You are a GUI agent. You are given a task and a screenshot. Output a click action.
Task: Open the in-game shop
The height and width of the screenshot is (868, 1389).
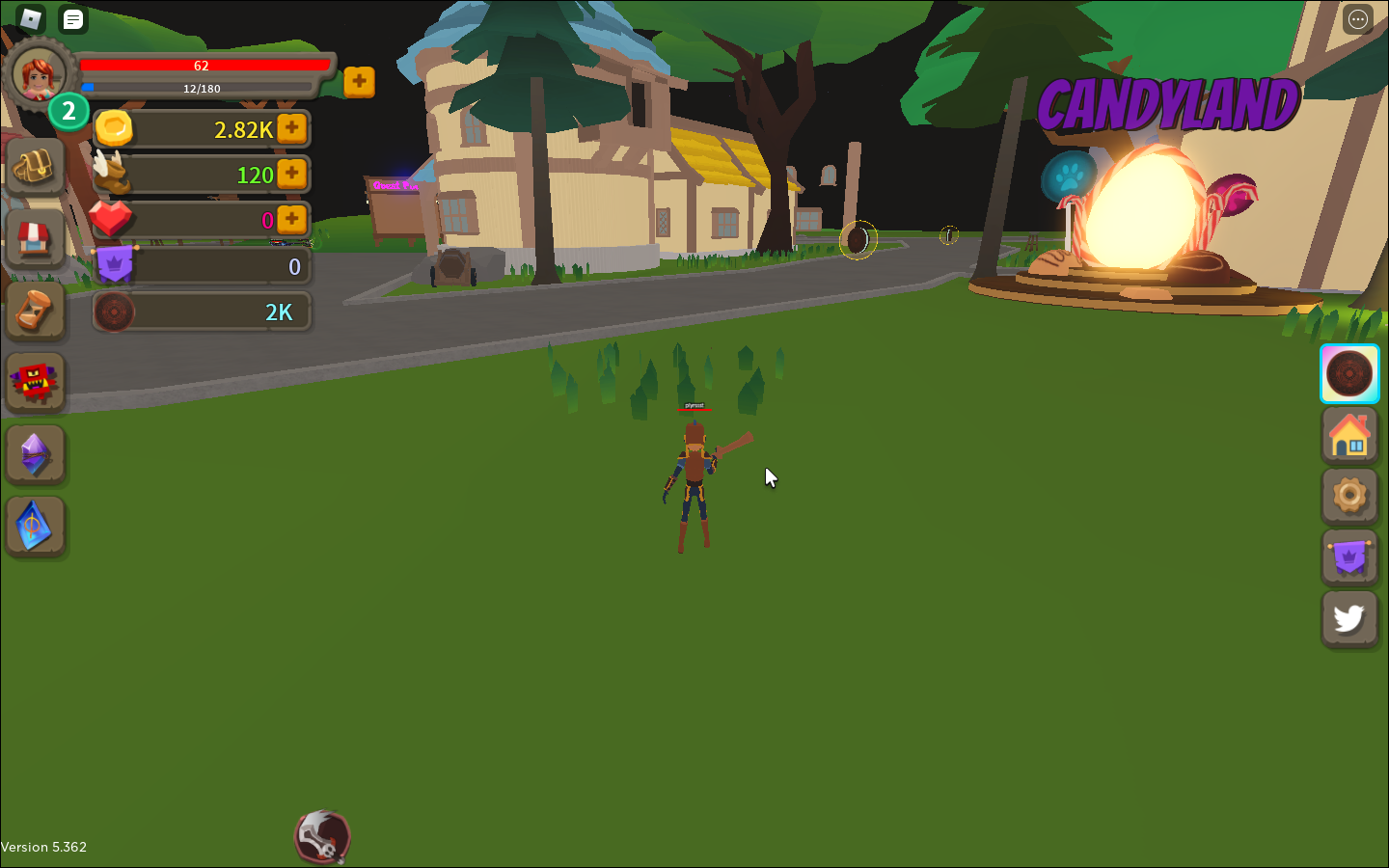pos(35,237)
